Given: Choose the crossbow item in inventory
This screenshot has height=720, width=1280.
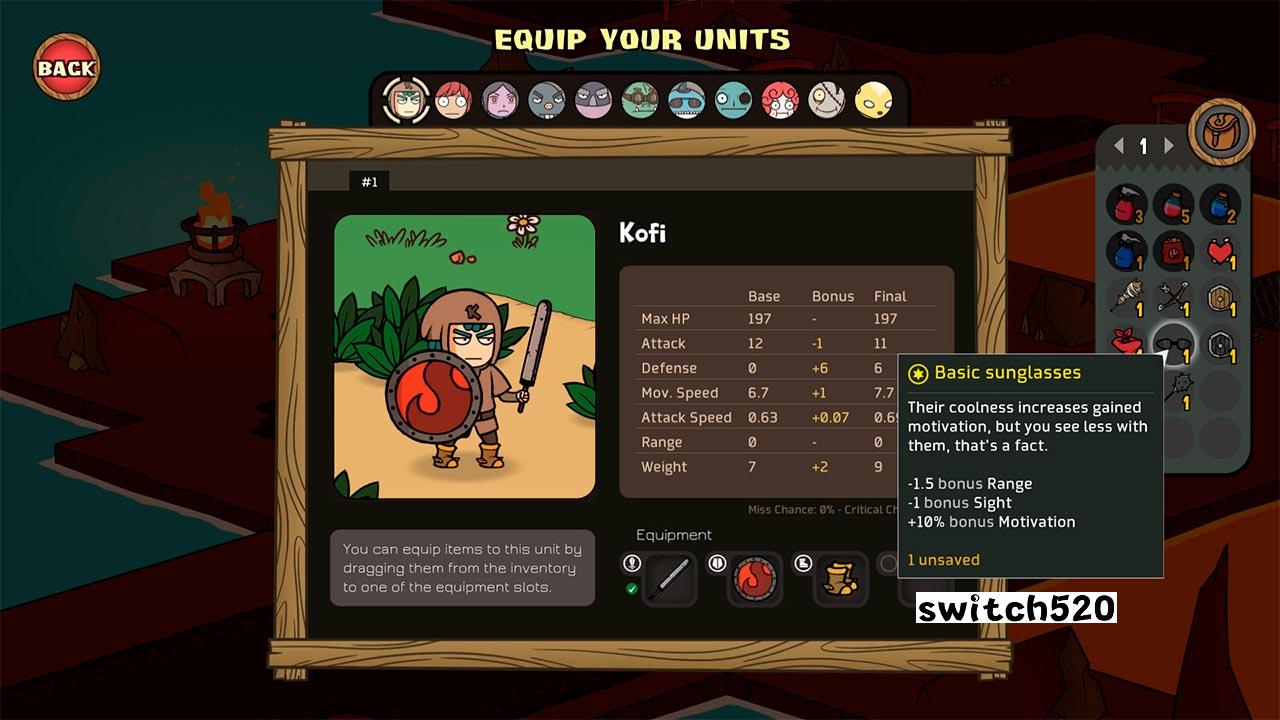Looking at the screenshot, I should coord(1173,297).
